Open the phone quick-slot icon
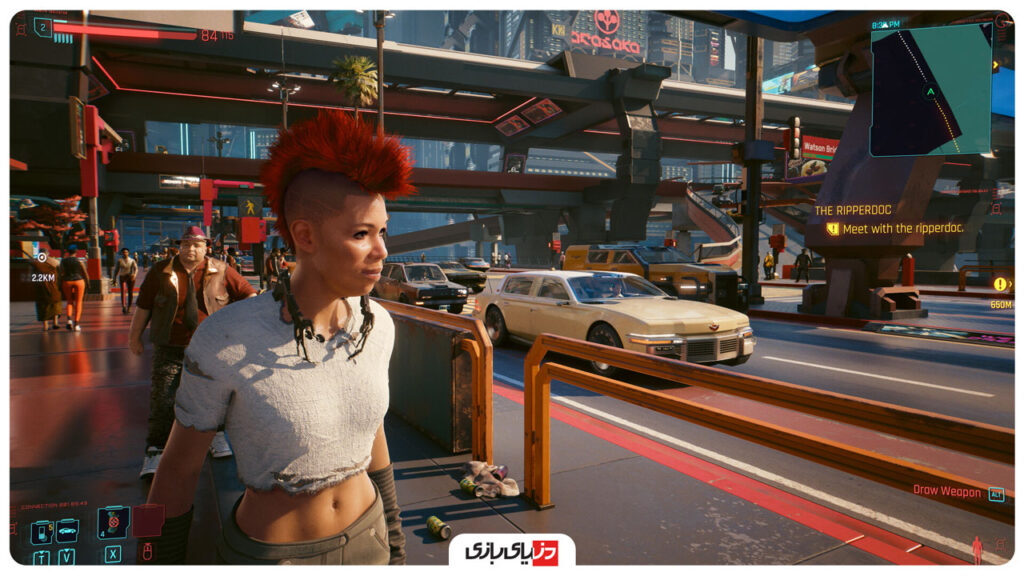Viewport: 1024px width, 576px height. pyautogui.click(x=41, y=531)
